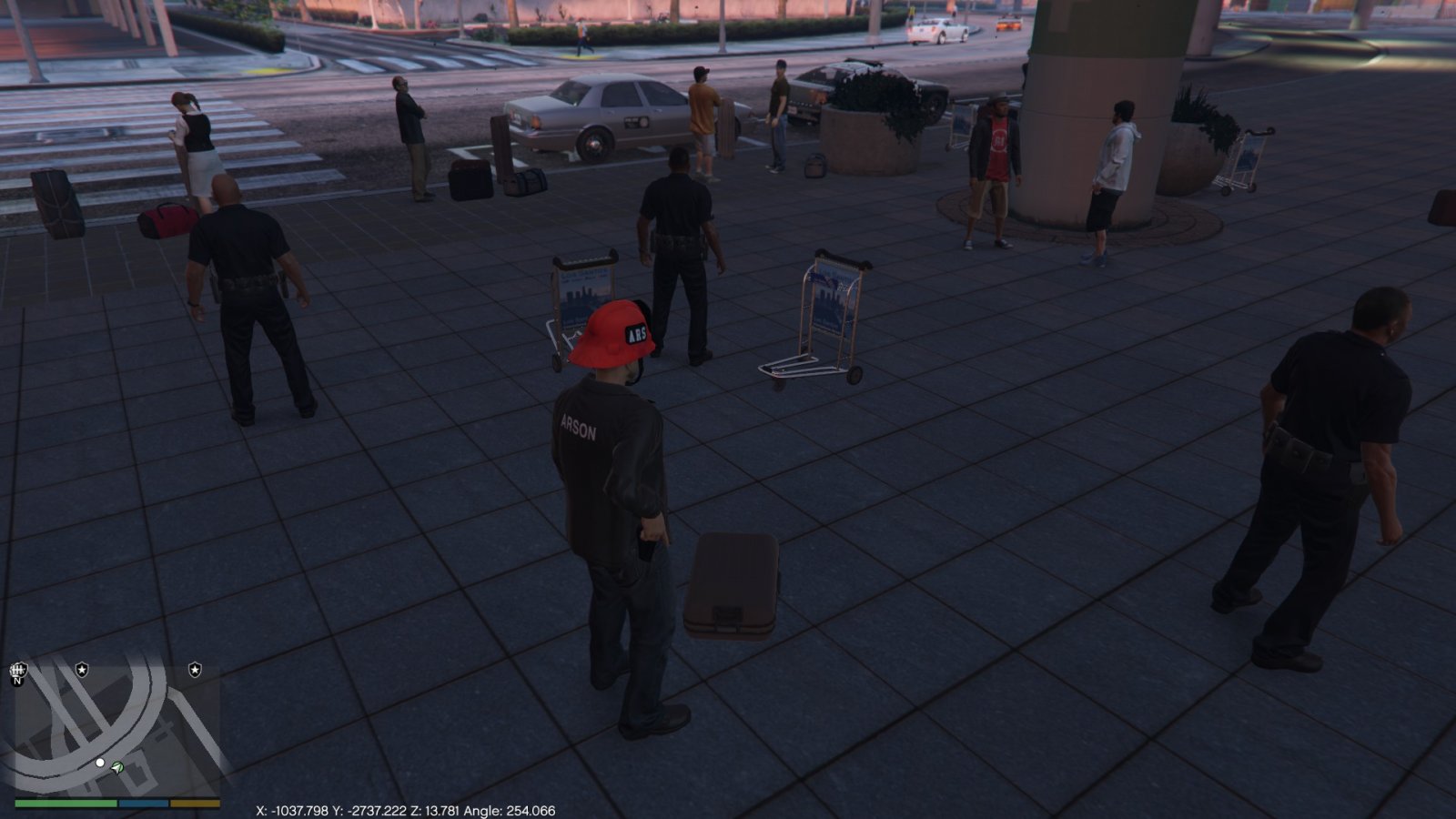1456x819 pixels.
Task: Select the left star shield blip on minimap
Action: pos(82,670)
